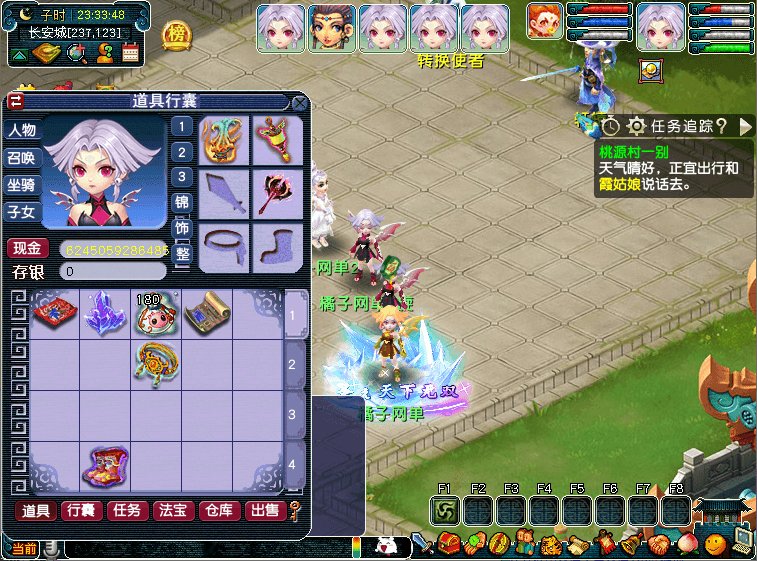757x561 pixels.
Task: Open the 仓库 warehouse
Action: click(x=219, y=511)
